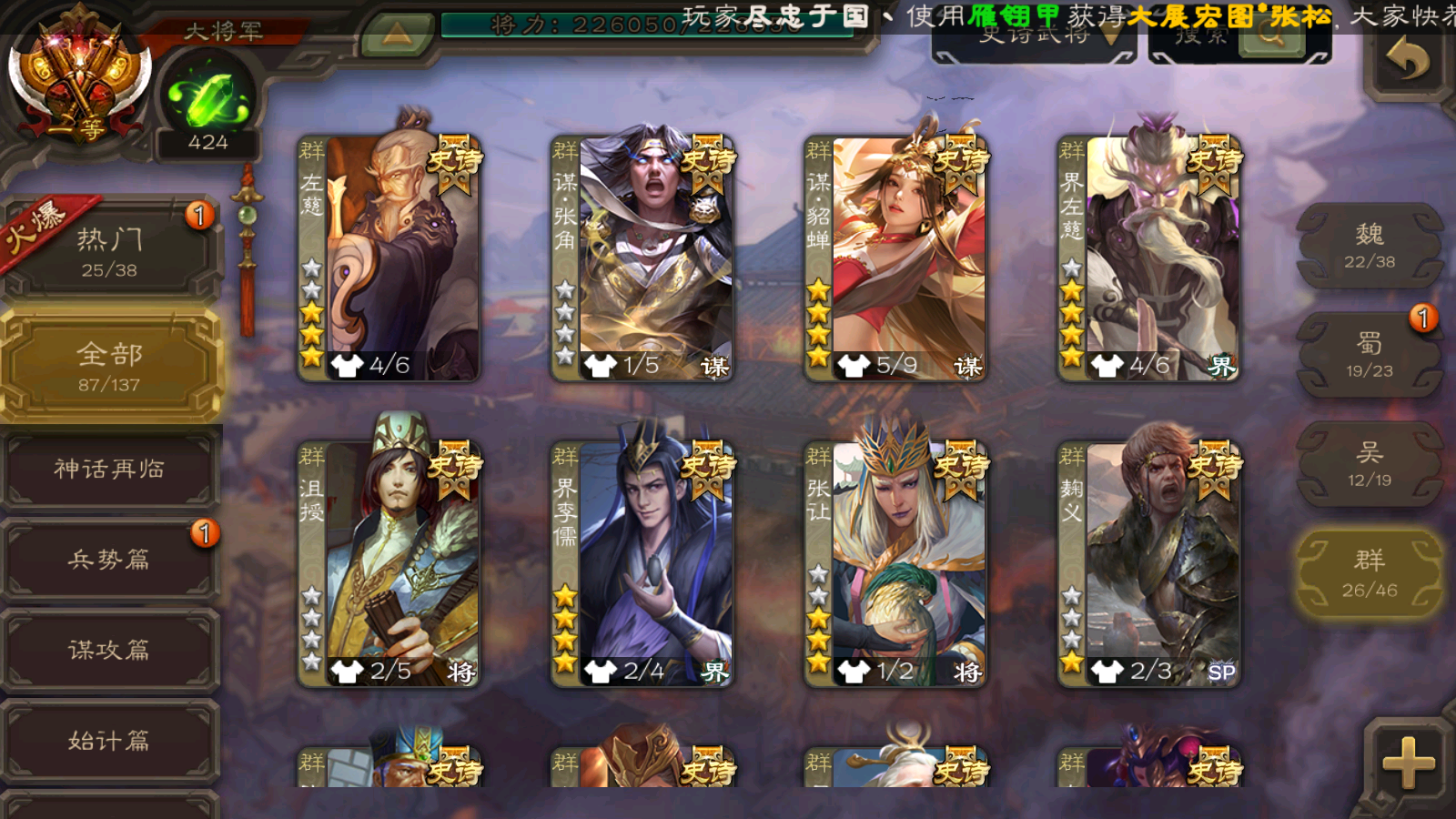Open the 神话再临 category
The image size is (1456, 819).
(109, 469)
